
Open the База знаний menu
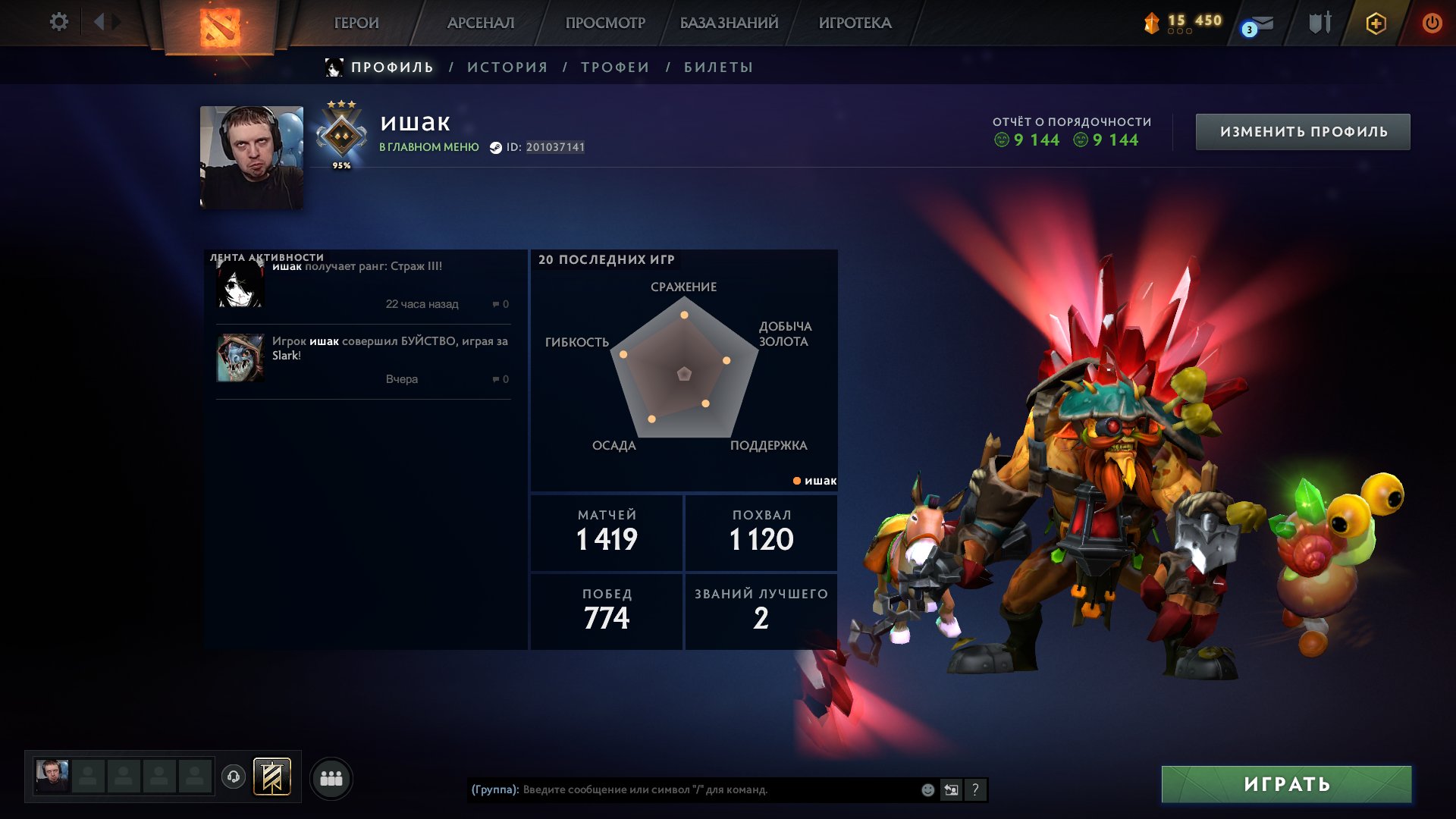(729, 23)
